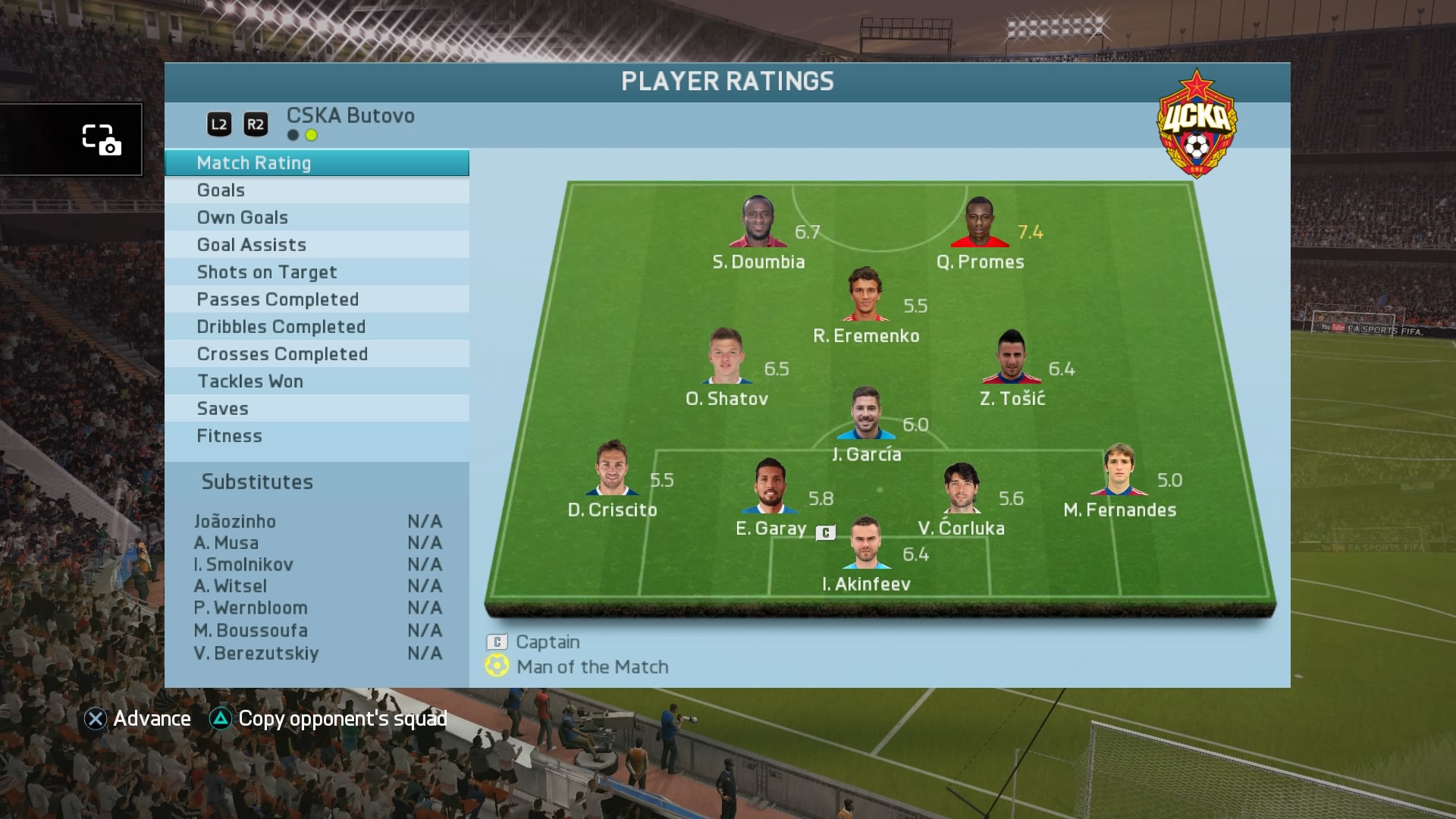Show Passes Completed ratings
Screen dimensions: 1456x819
316,300
